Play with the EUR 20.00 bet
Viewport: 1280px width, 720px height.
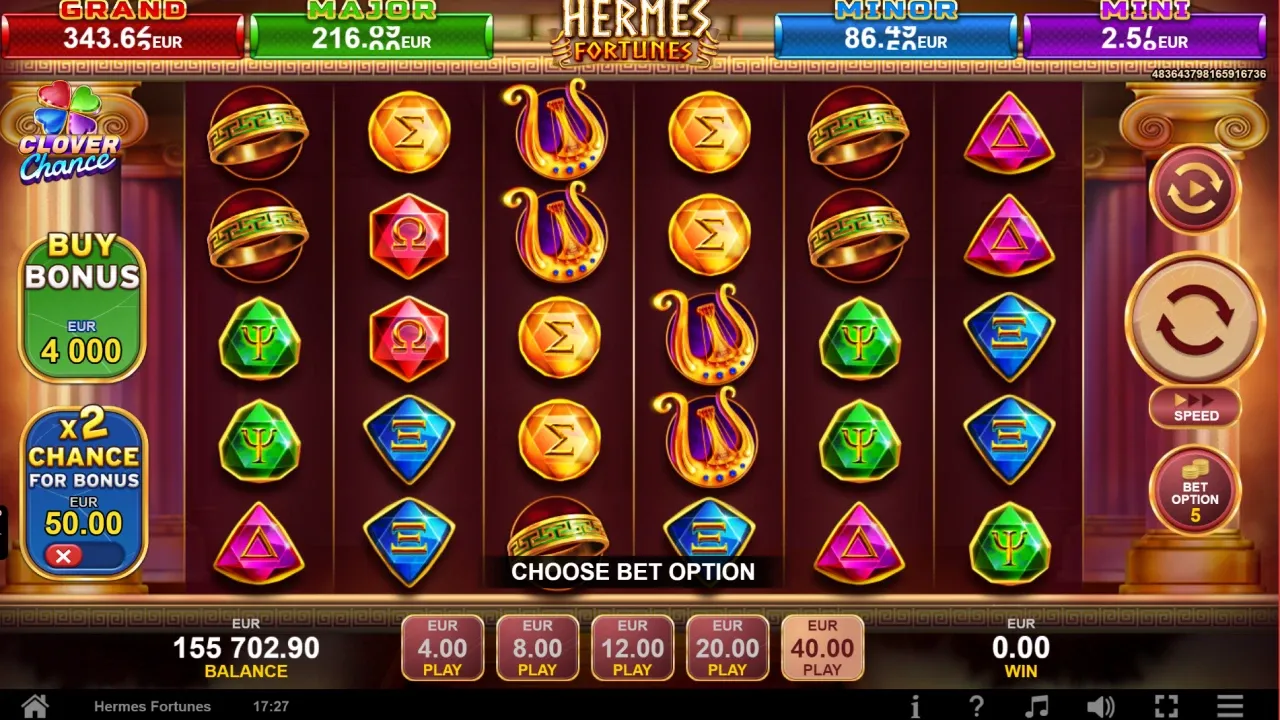click(727, 648)
